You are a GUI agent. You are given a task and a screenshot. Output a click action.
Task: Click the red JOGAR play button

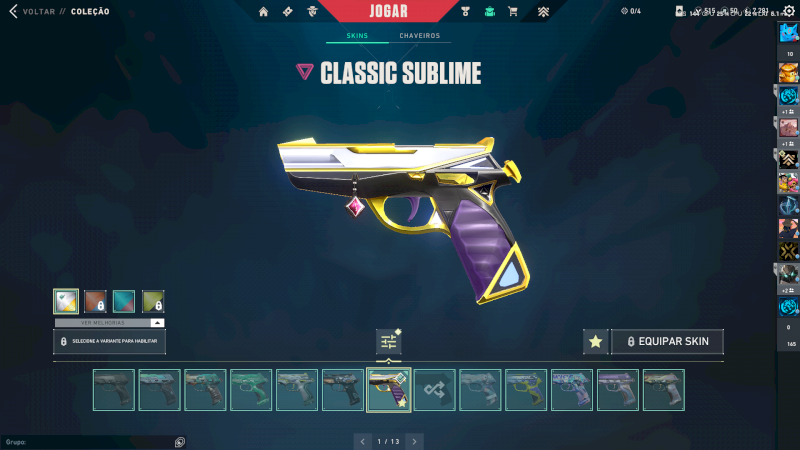coord(399,11)
